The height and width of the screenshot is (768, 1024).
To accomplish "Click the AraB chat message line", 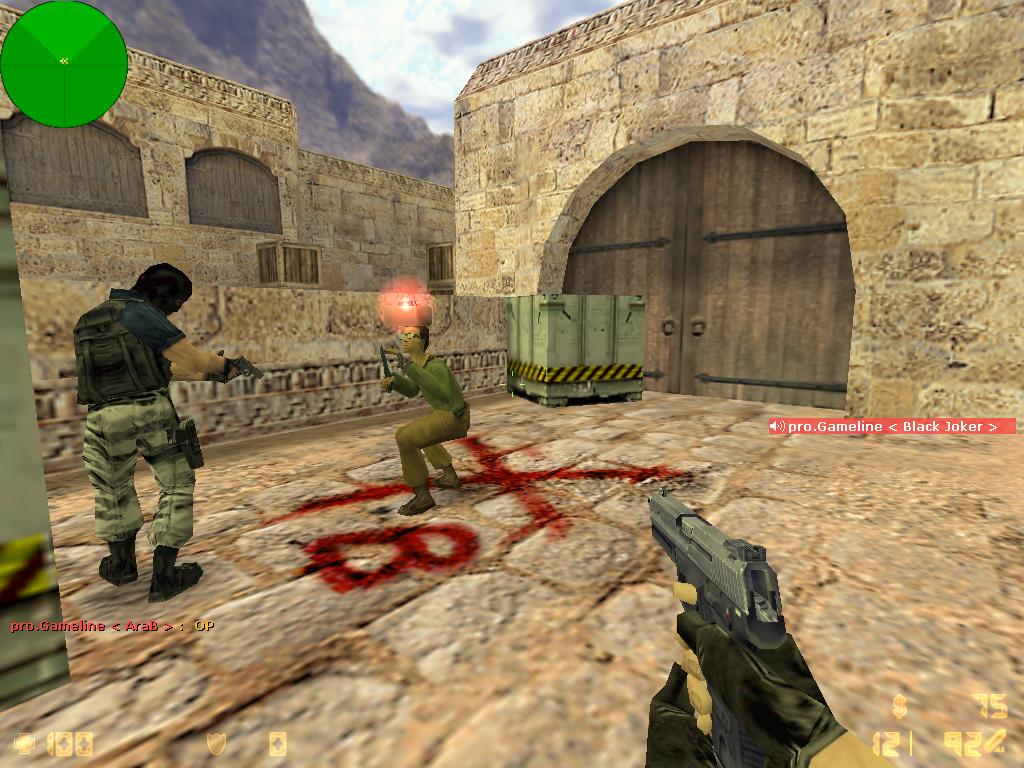I will coord(112,626).
